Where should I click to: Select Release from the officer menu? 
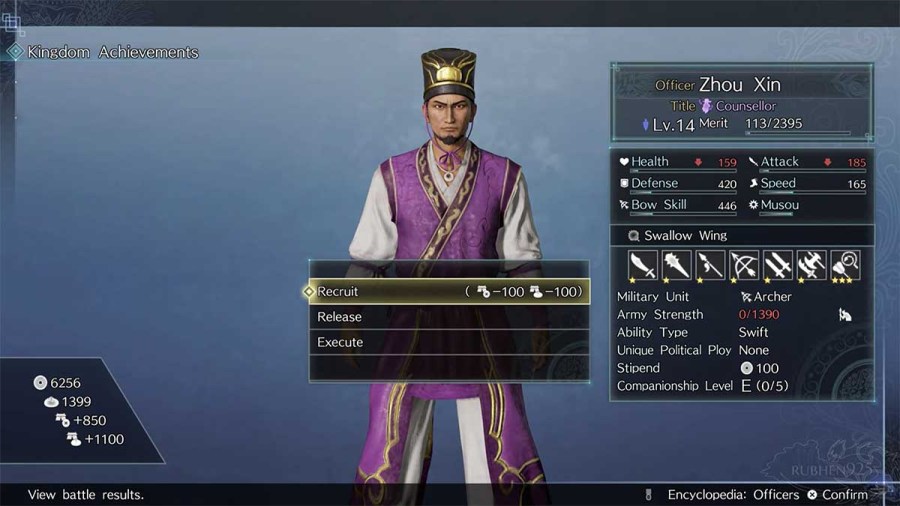[x=448, y=317]
